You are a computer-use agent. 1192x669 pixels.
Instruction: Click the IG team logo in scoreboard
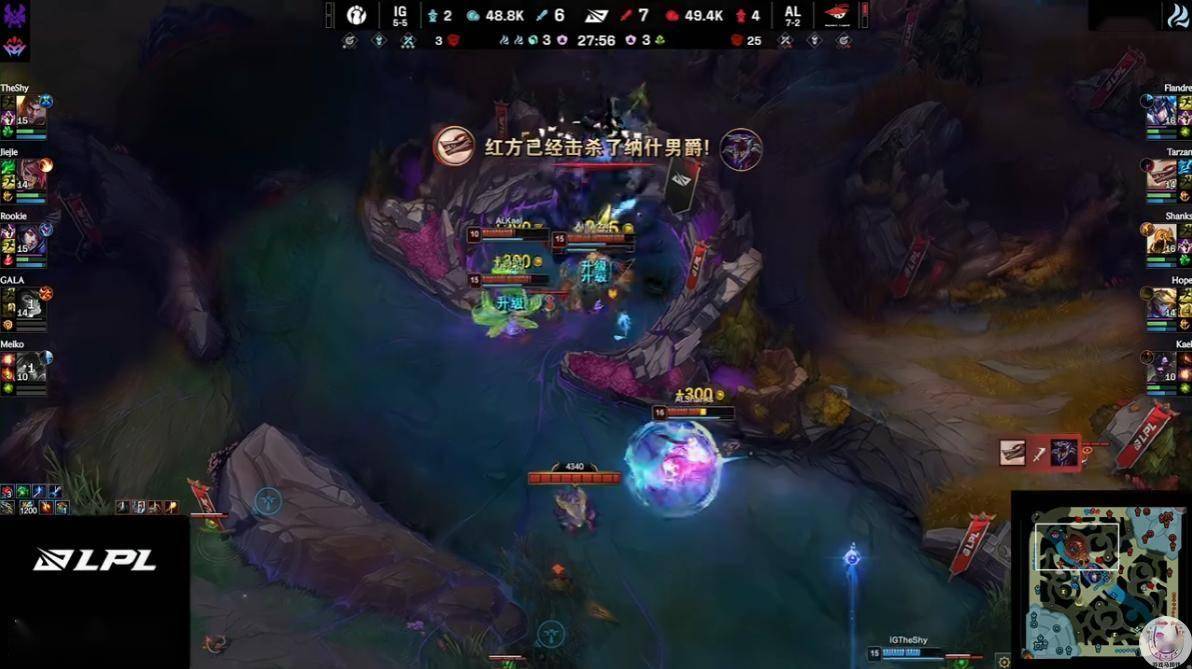(x=357, y=15)
